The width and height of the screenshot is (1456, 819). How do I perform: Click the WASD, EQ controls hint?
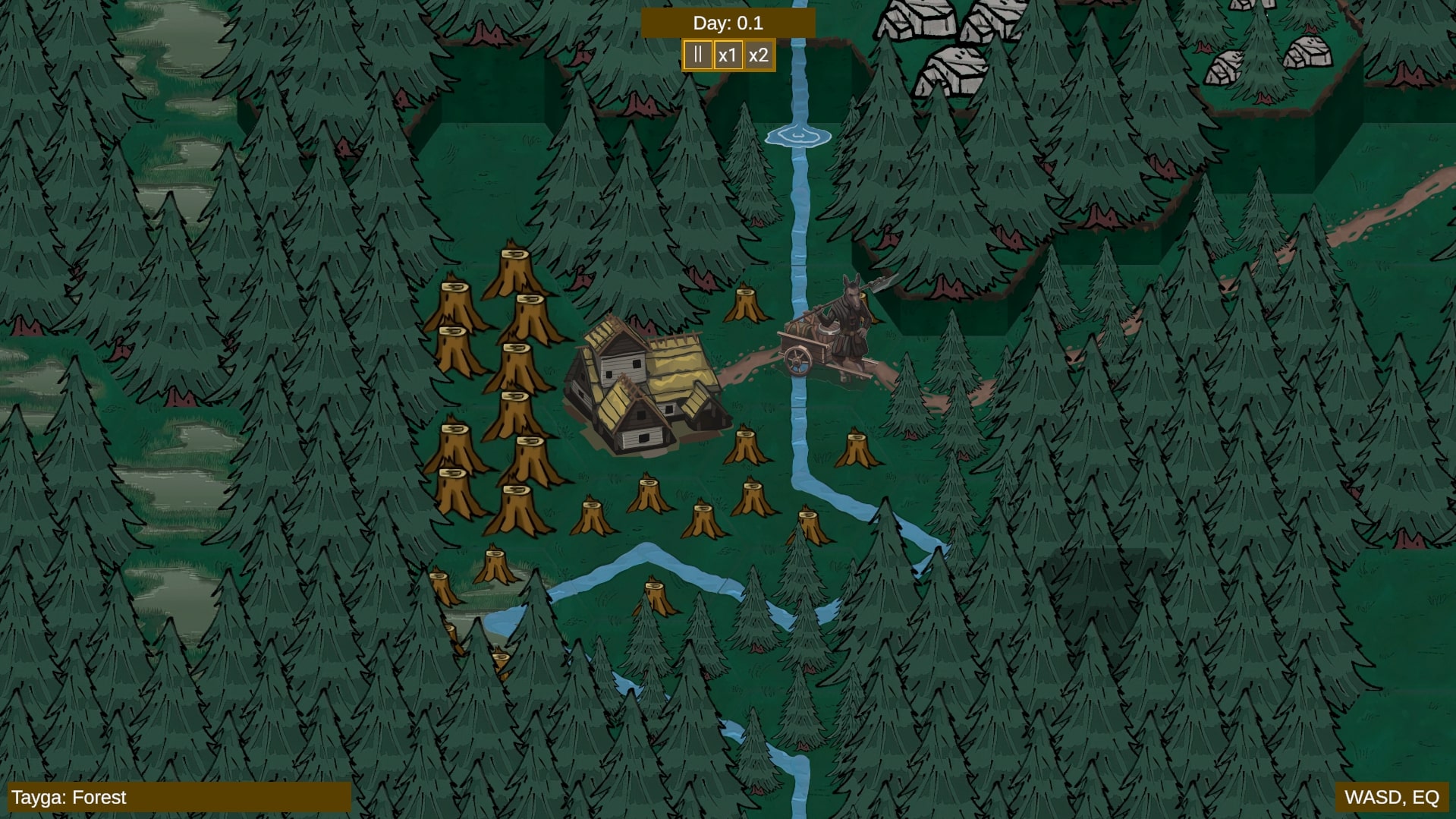(x=1392, y=798)
